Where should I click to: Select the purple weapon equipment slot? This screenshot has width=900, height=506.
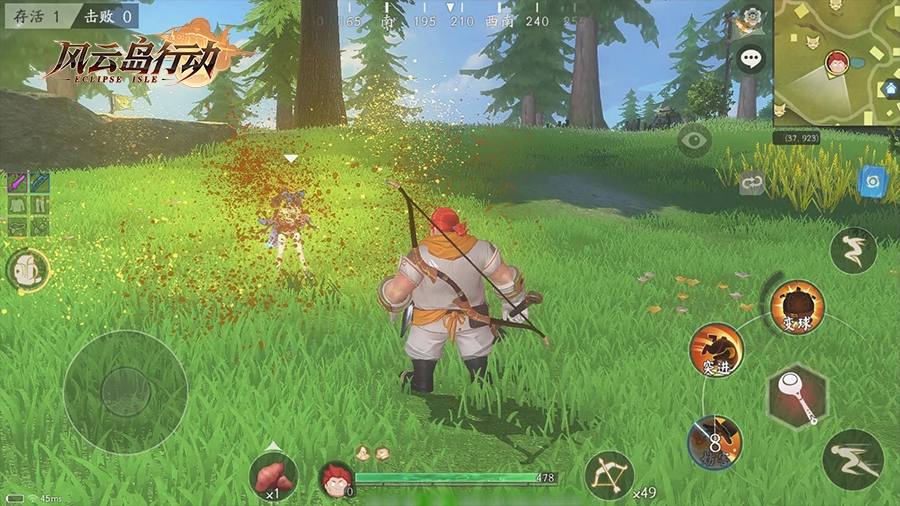[18, 182]
